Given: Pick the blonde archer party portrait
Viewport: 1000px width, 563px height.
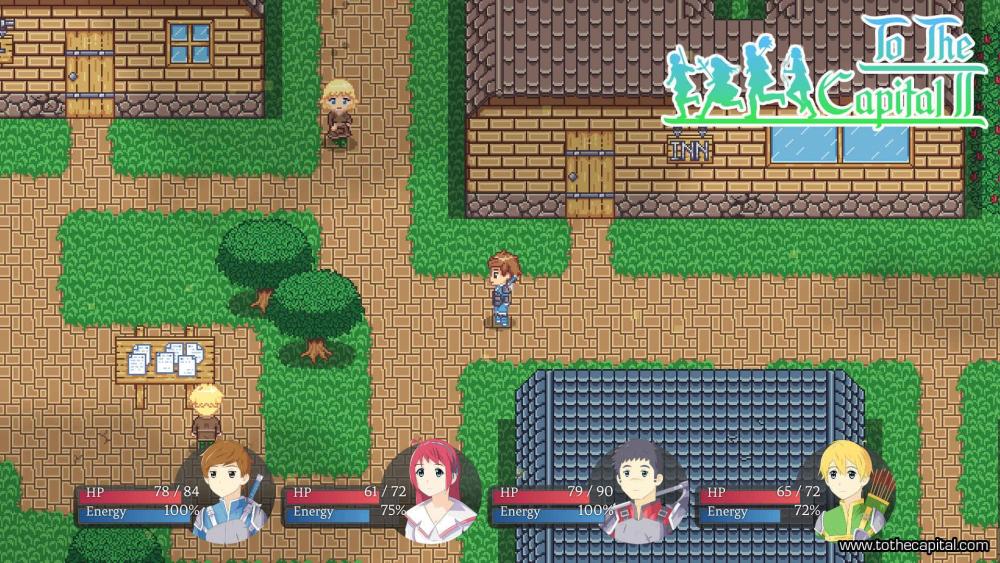Looking at the screenshot, I should point(846,488).
